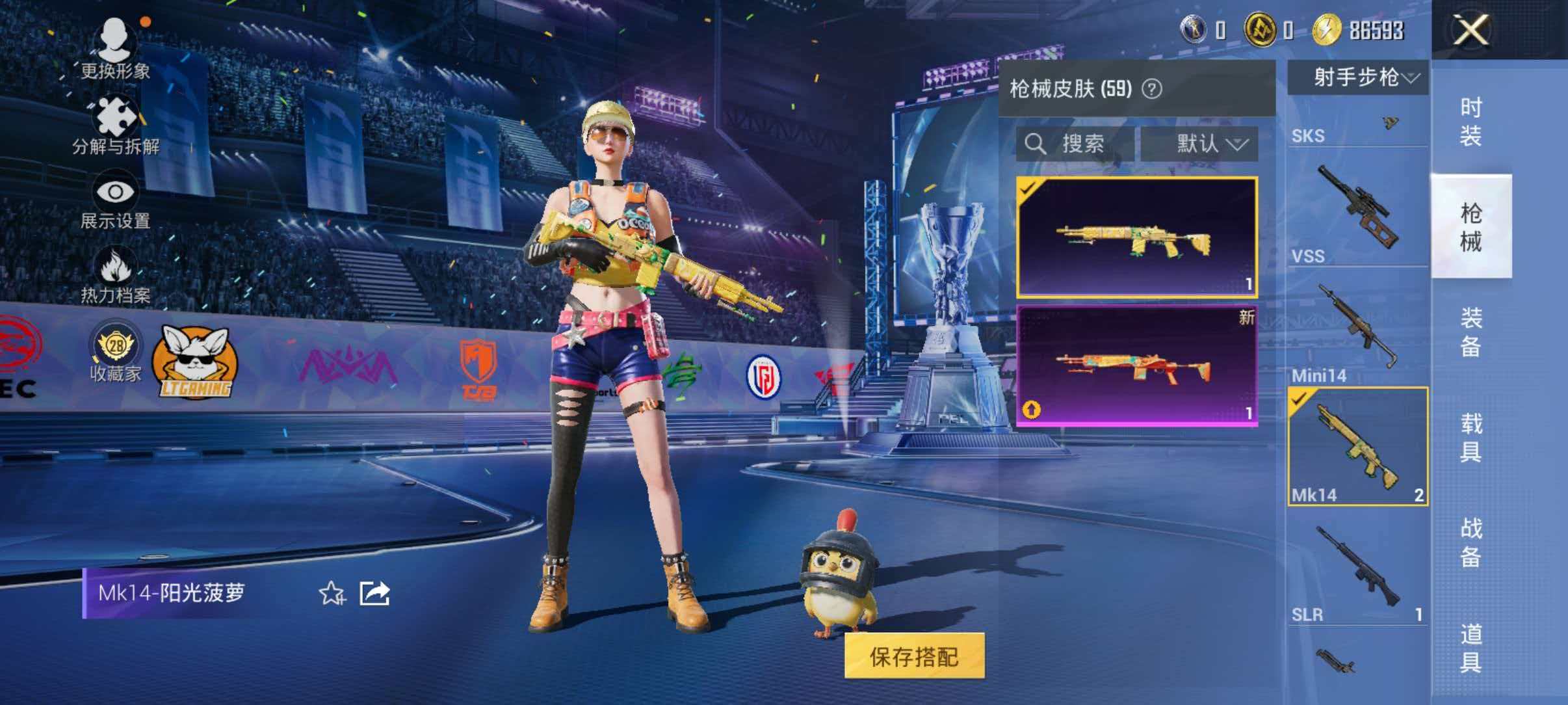
Task: Open the 默认 sort order dropdown
Action: coord(1210,144)
